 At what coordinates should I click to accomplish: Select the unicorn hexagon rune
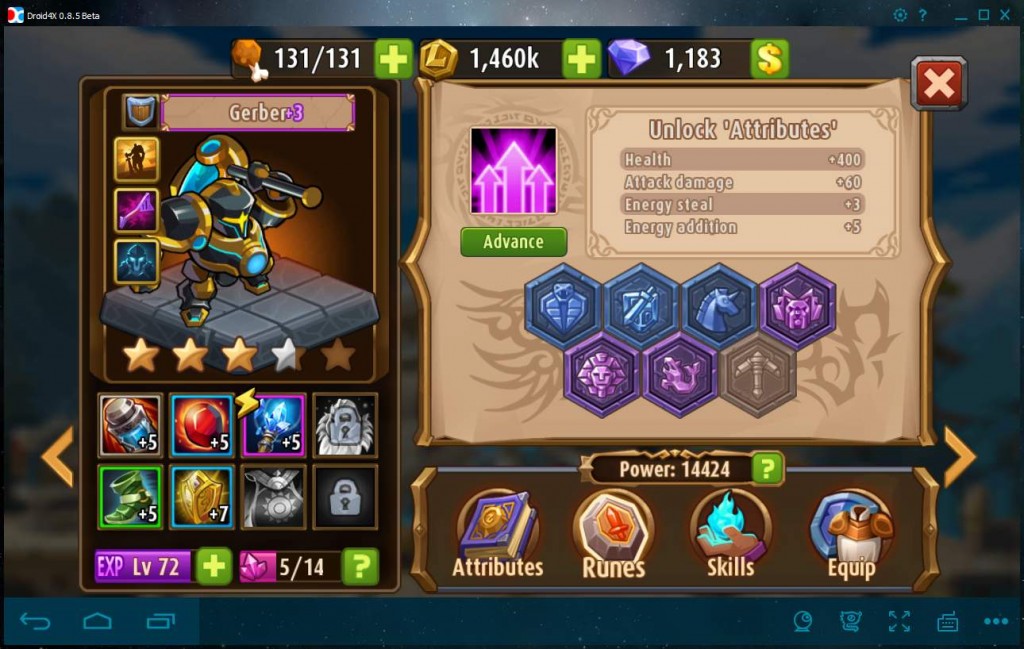(719, 305)
